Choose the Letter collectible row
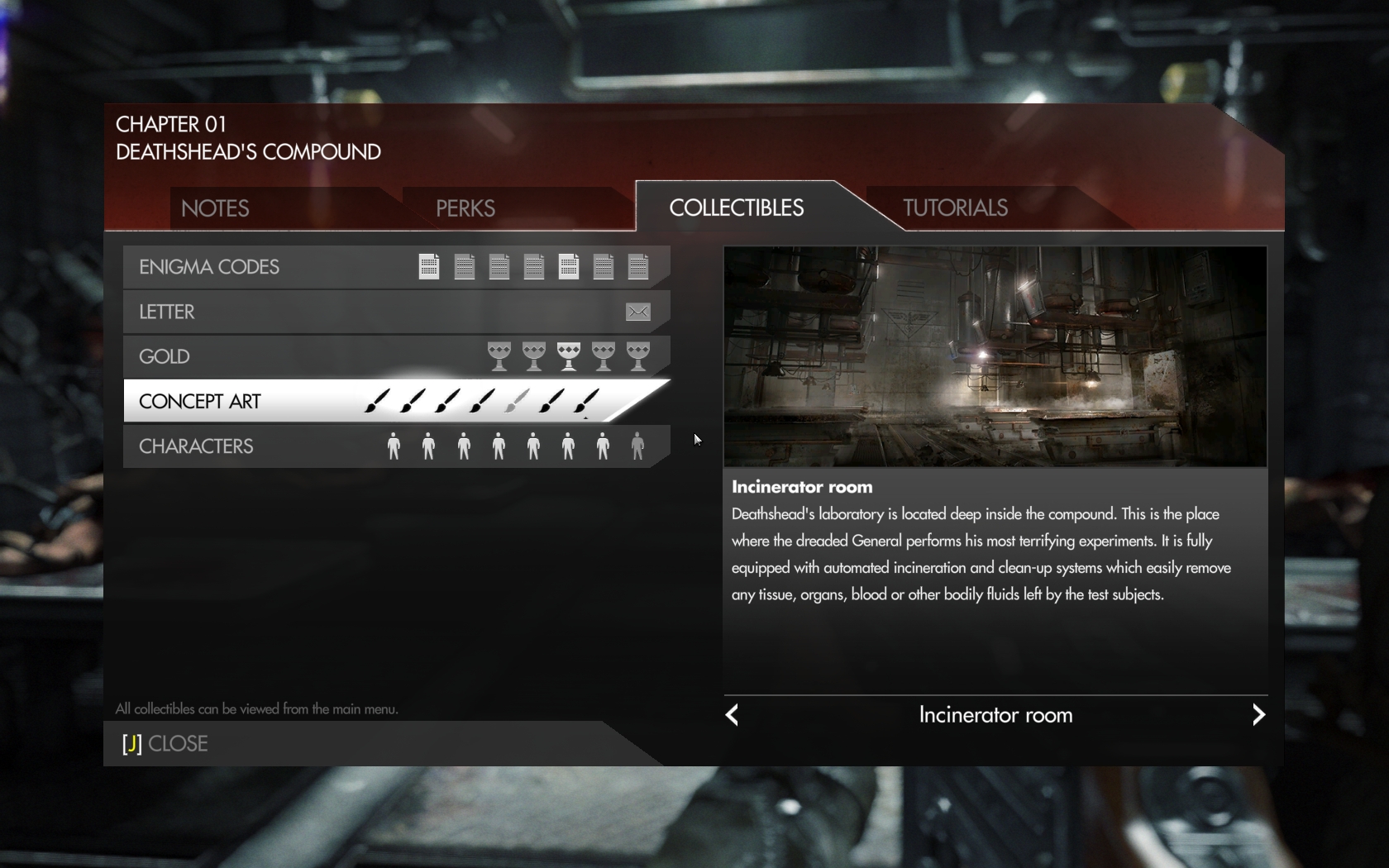Viewport: 1389px width, 868px height. coord(167,312)
